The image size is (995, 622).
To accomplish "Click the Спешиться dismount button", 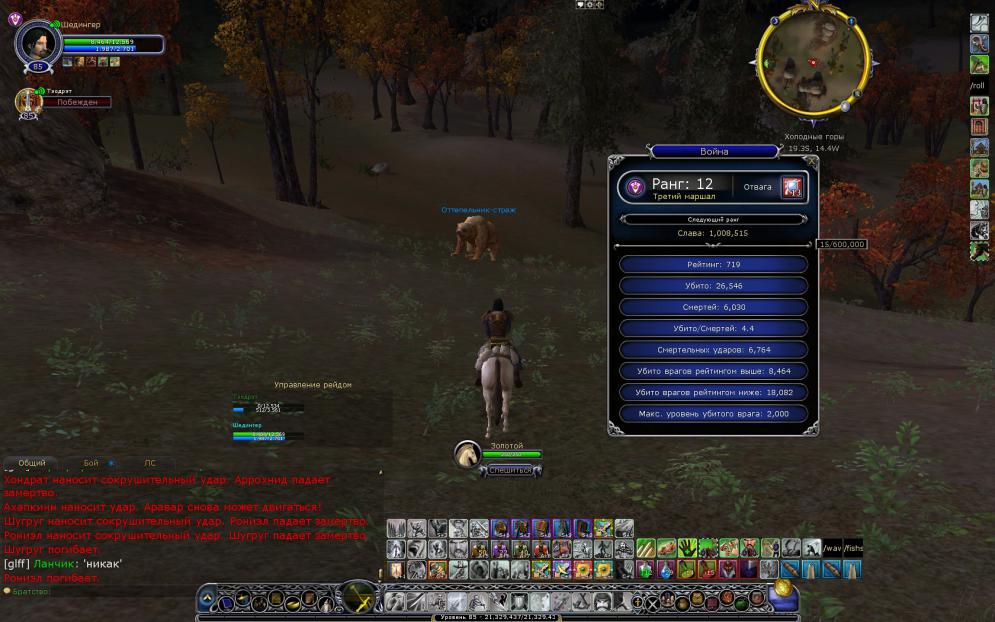I will click(511, 470).
